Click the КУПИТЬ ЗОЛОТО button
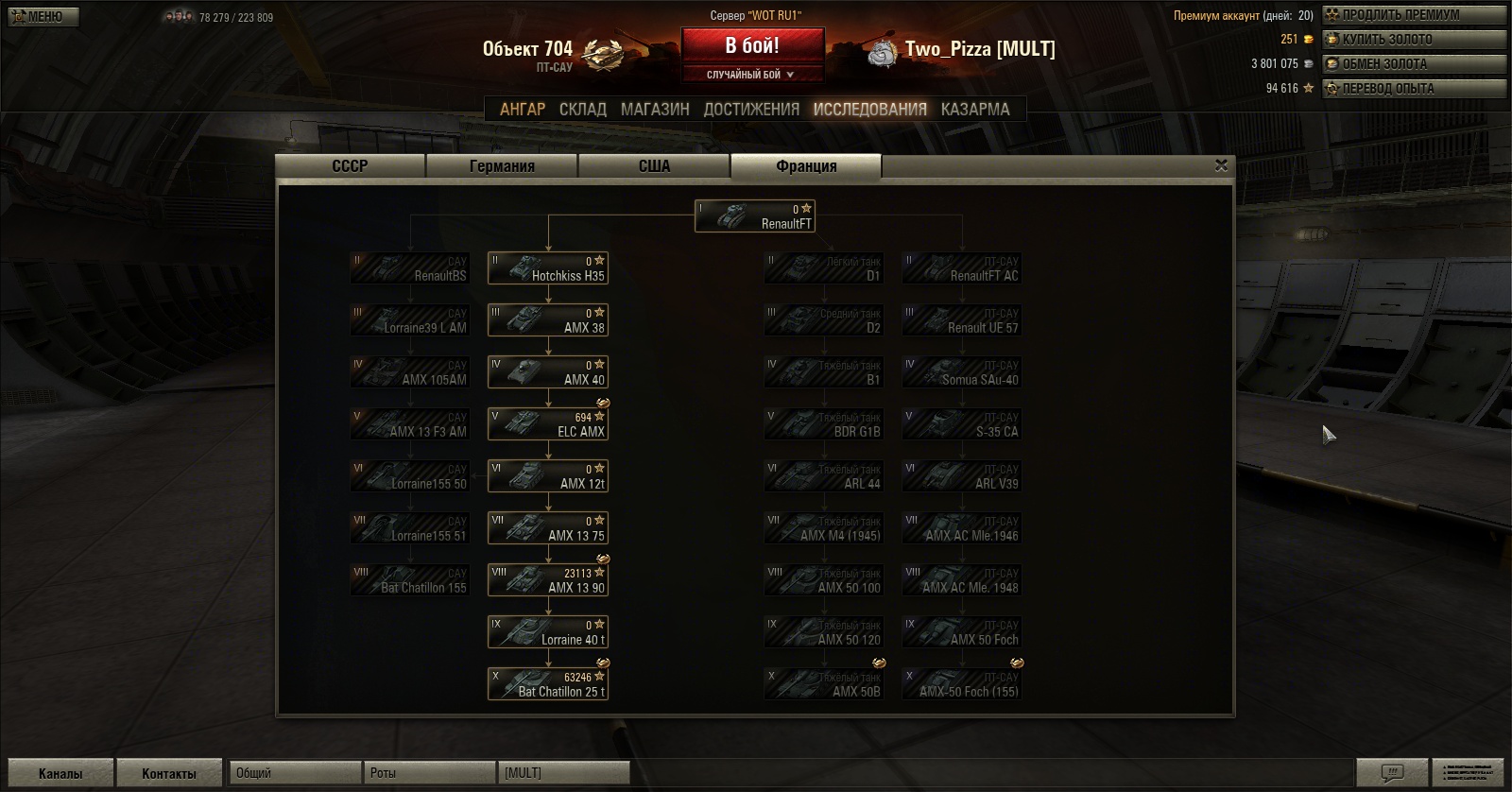 pyautogui.click(x=1413, y=40)
